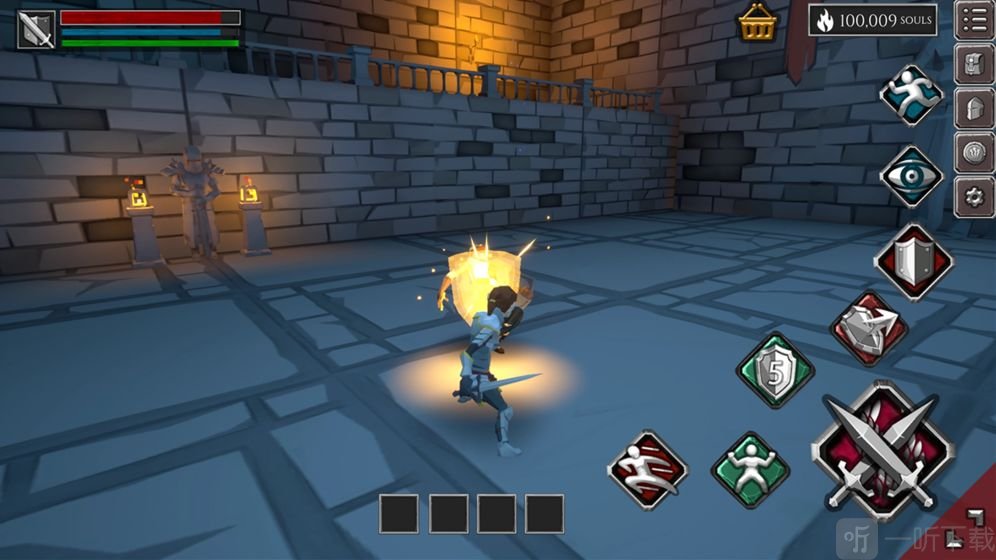This screenshot has height=560, width=996.
Task: Activate the green shield number 5 skill
Action: 775,370
